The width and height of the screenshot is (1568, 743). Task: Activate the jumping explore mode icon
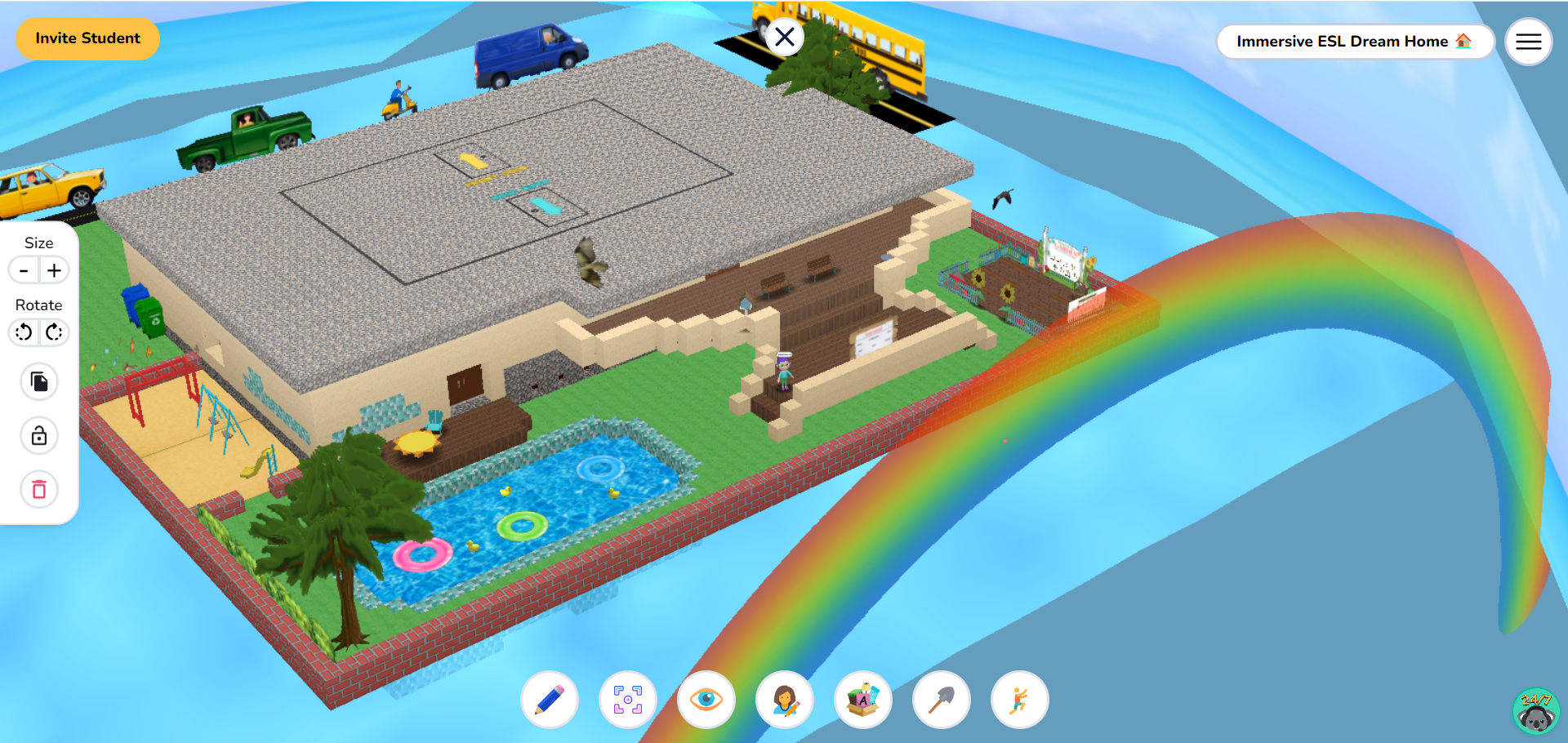click(x=1018, y=700)
